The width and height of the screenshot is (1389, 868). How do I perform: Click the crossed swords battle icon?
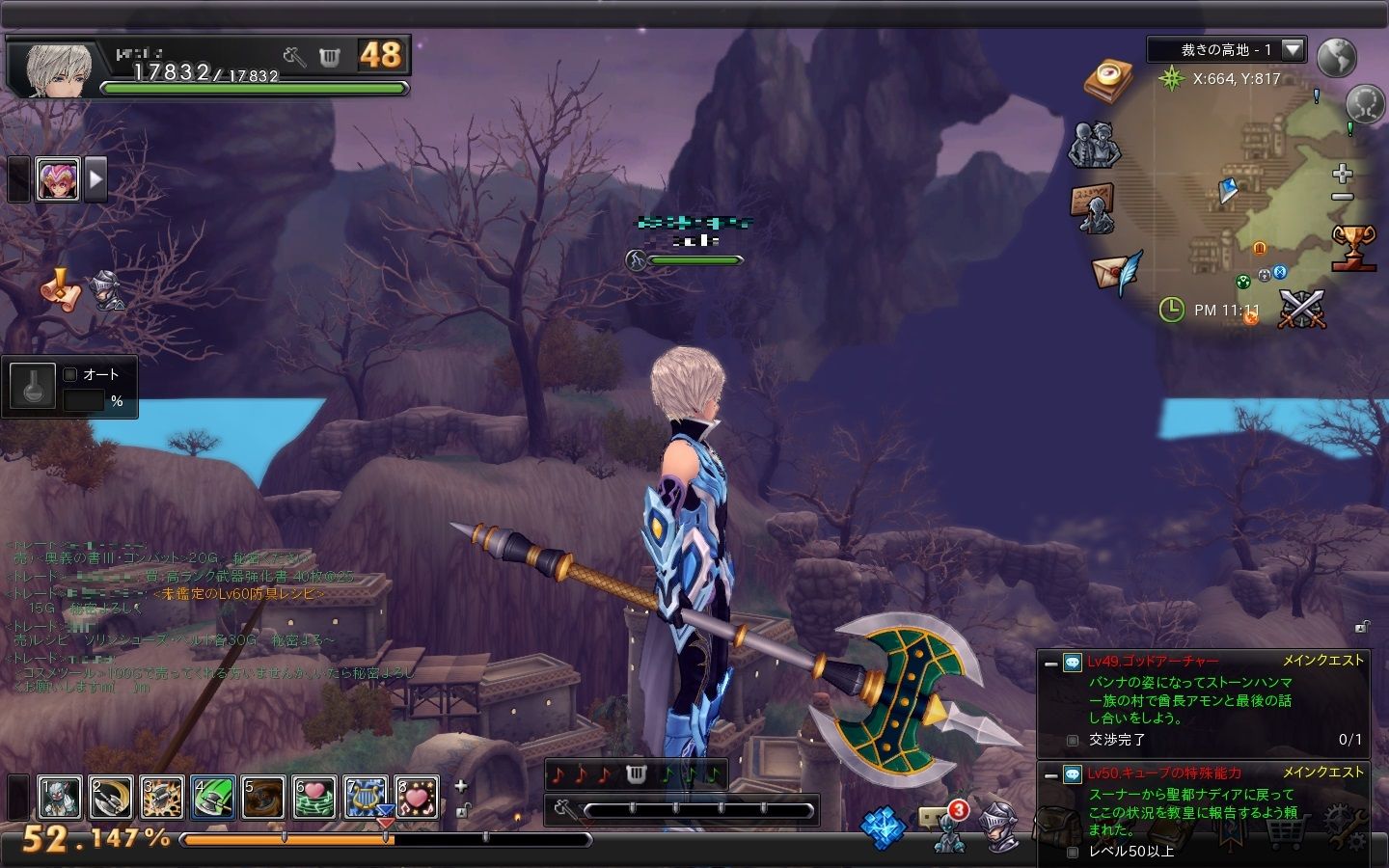(x=1301, y=309)
